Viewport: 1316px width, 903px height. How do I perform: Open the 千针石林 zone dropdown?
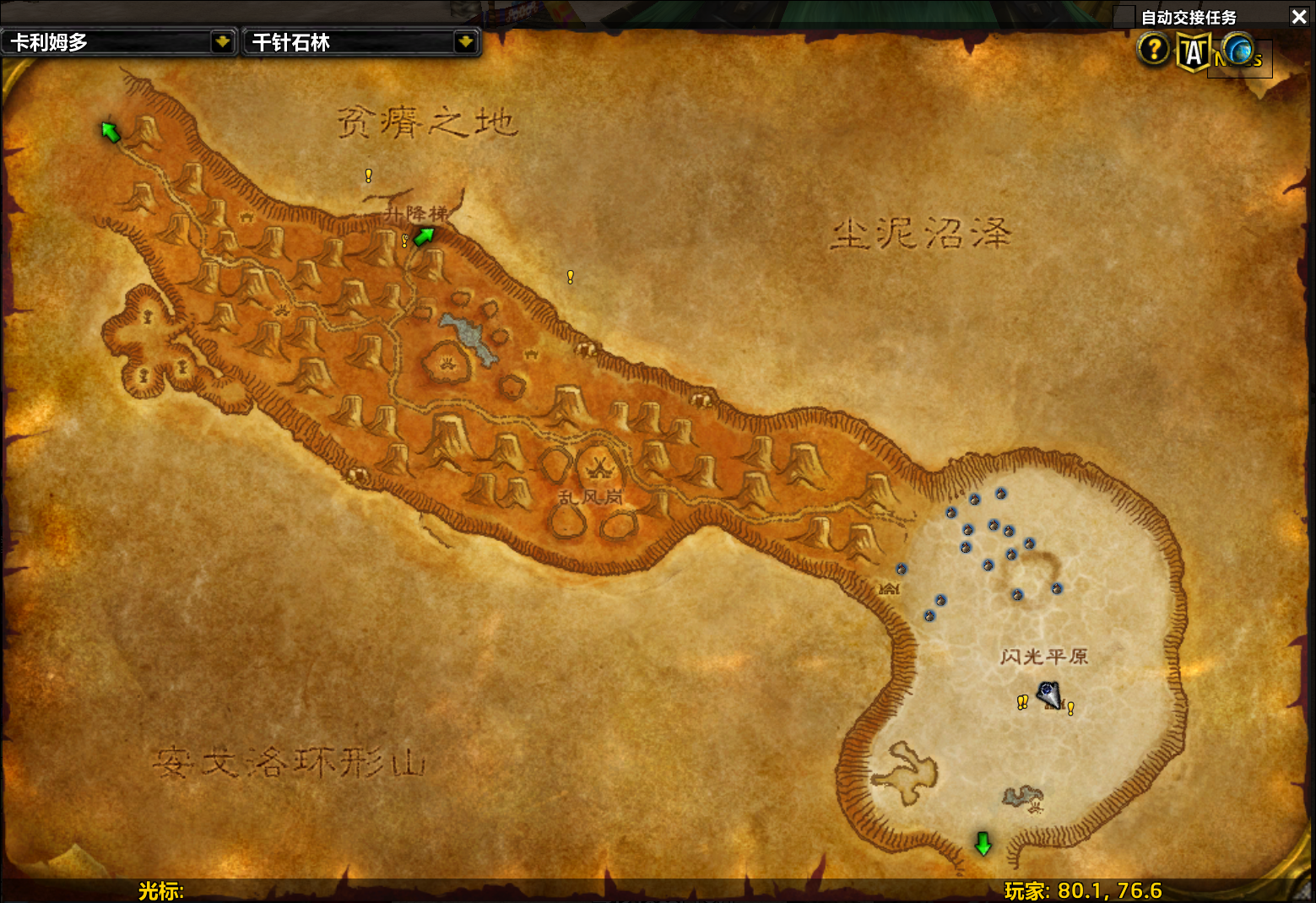(465, 42)
